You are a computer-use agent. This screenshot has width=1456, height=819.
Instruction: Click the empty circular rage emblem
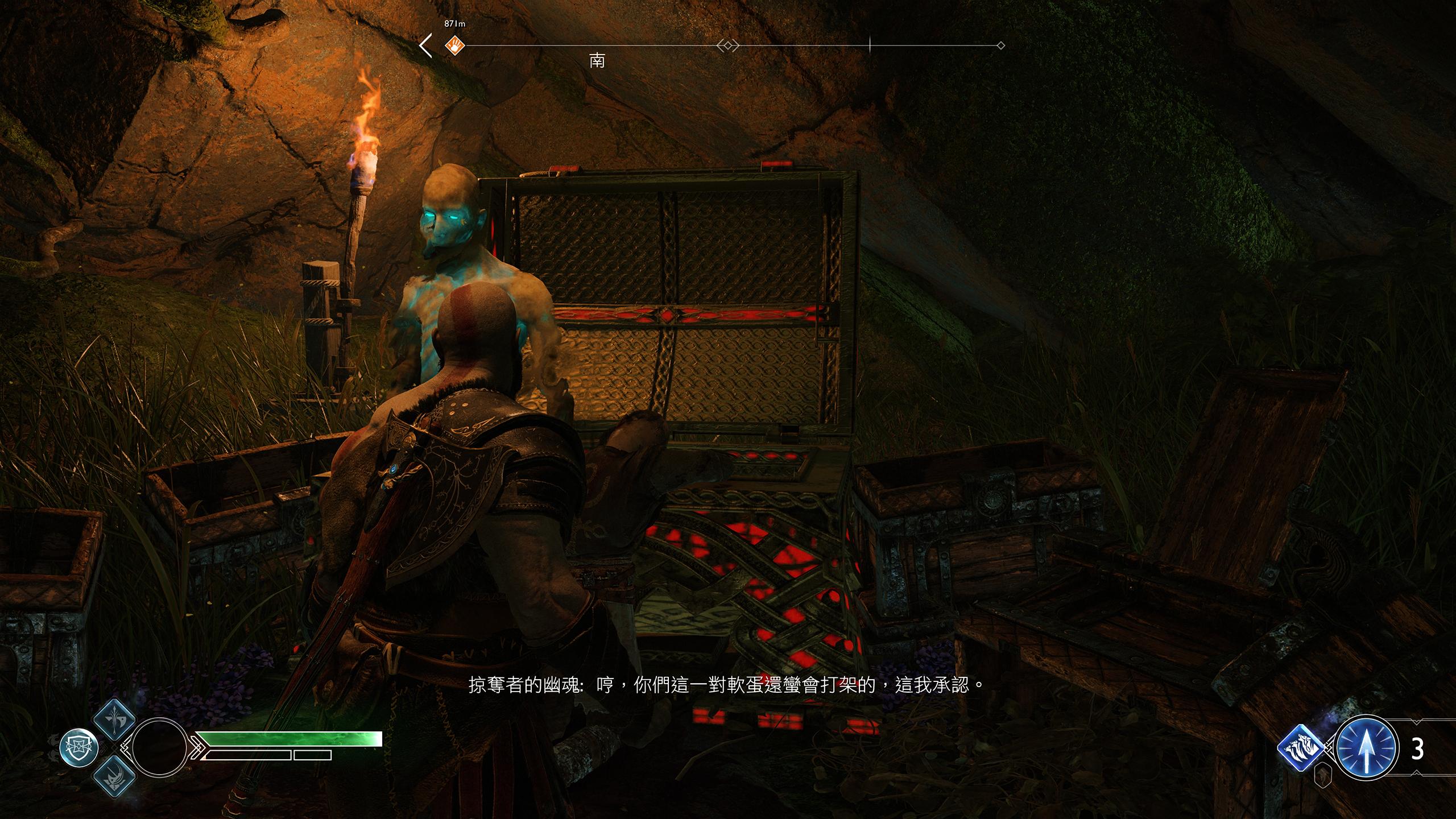[160, 747]
